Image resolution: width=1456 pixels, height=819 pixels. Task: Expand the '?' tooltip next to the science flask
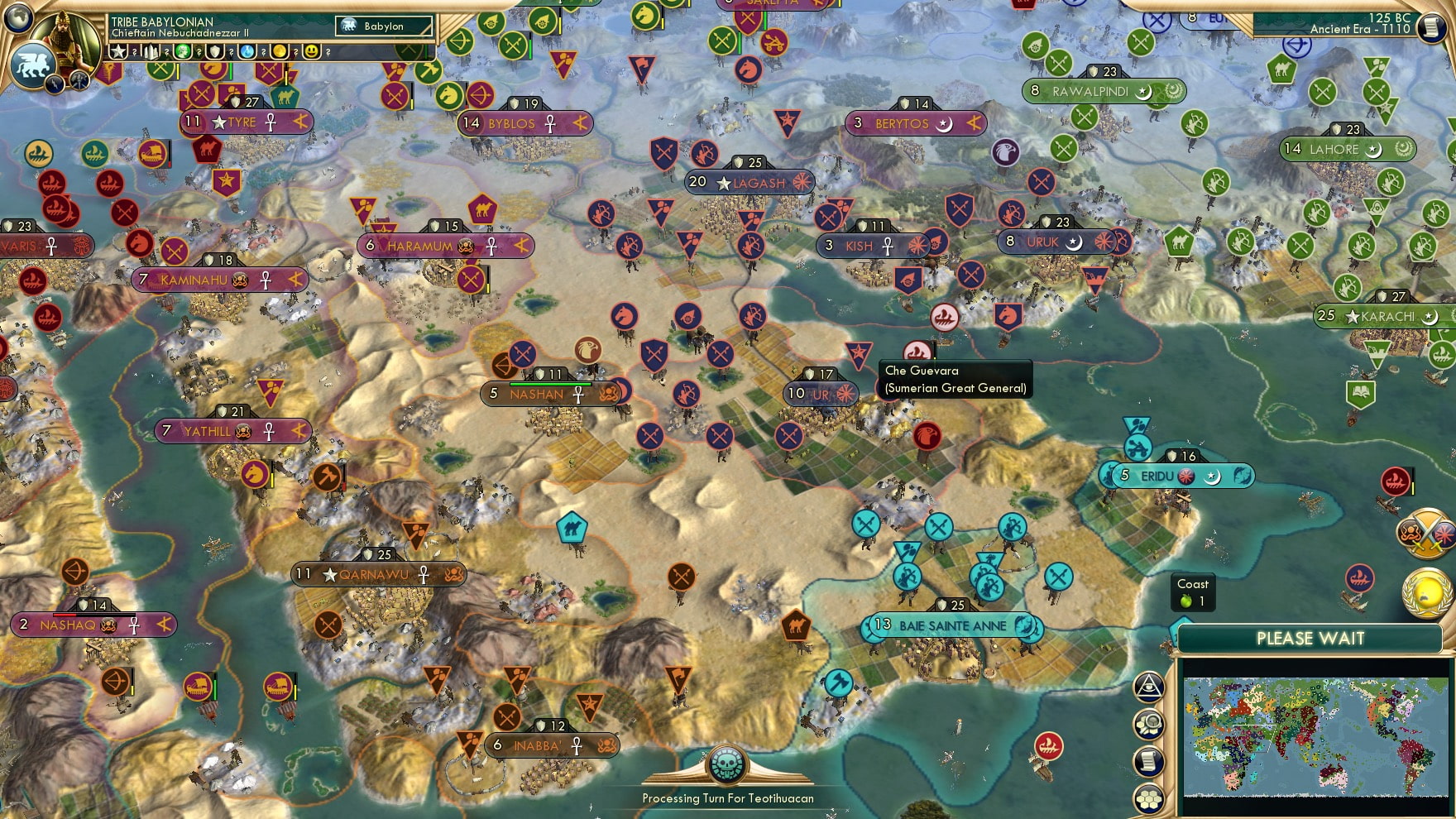pos(263,52)
